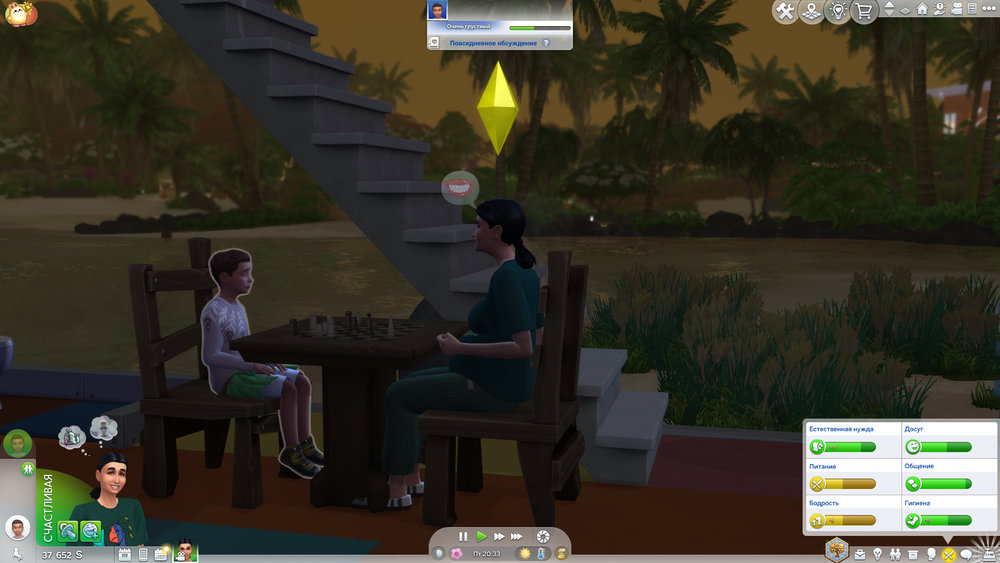This screenshot has height=563, width=1000.
Task: Click the Fun (Досуг) need icon
Action: coord(912,447)
